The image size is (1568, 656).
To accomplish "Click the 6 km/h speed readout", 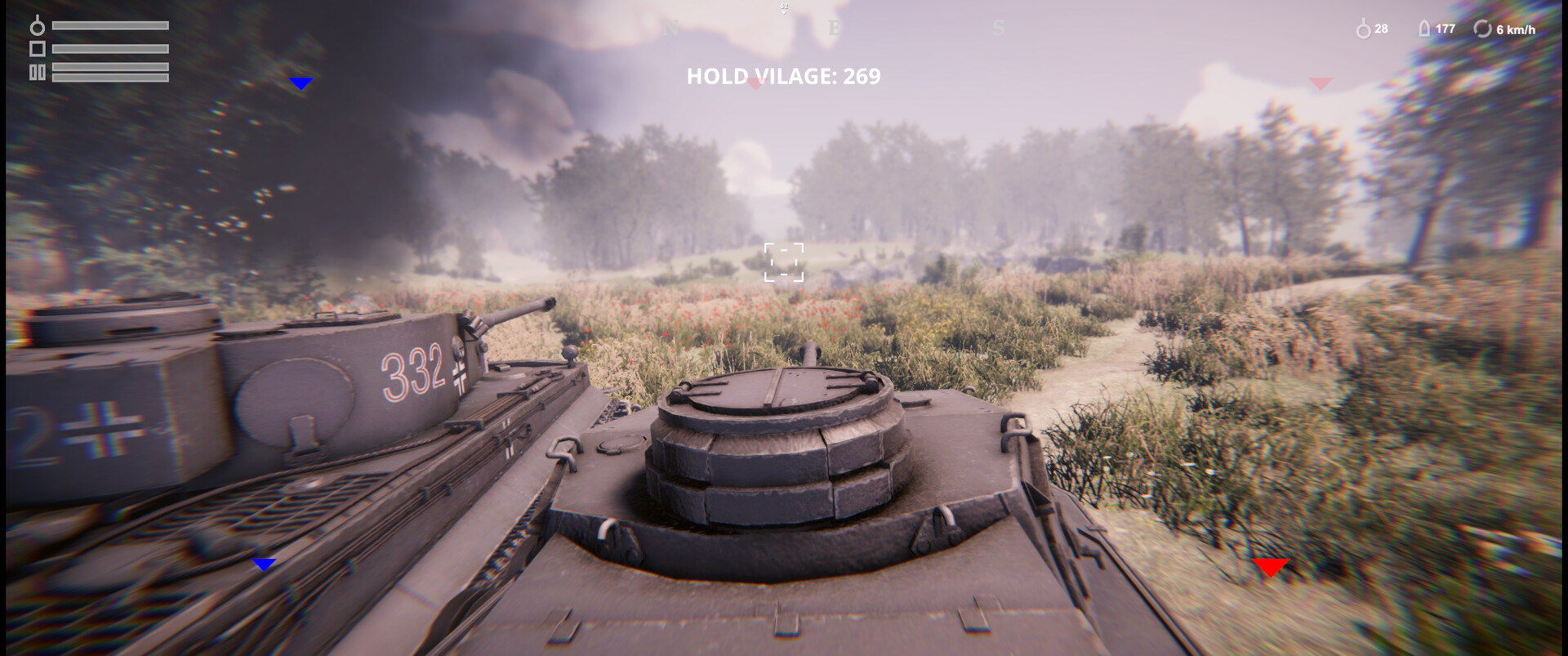I will [x=1515, y=29].
